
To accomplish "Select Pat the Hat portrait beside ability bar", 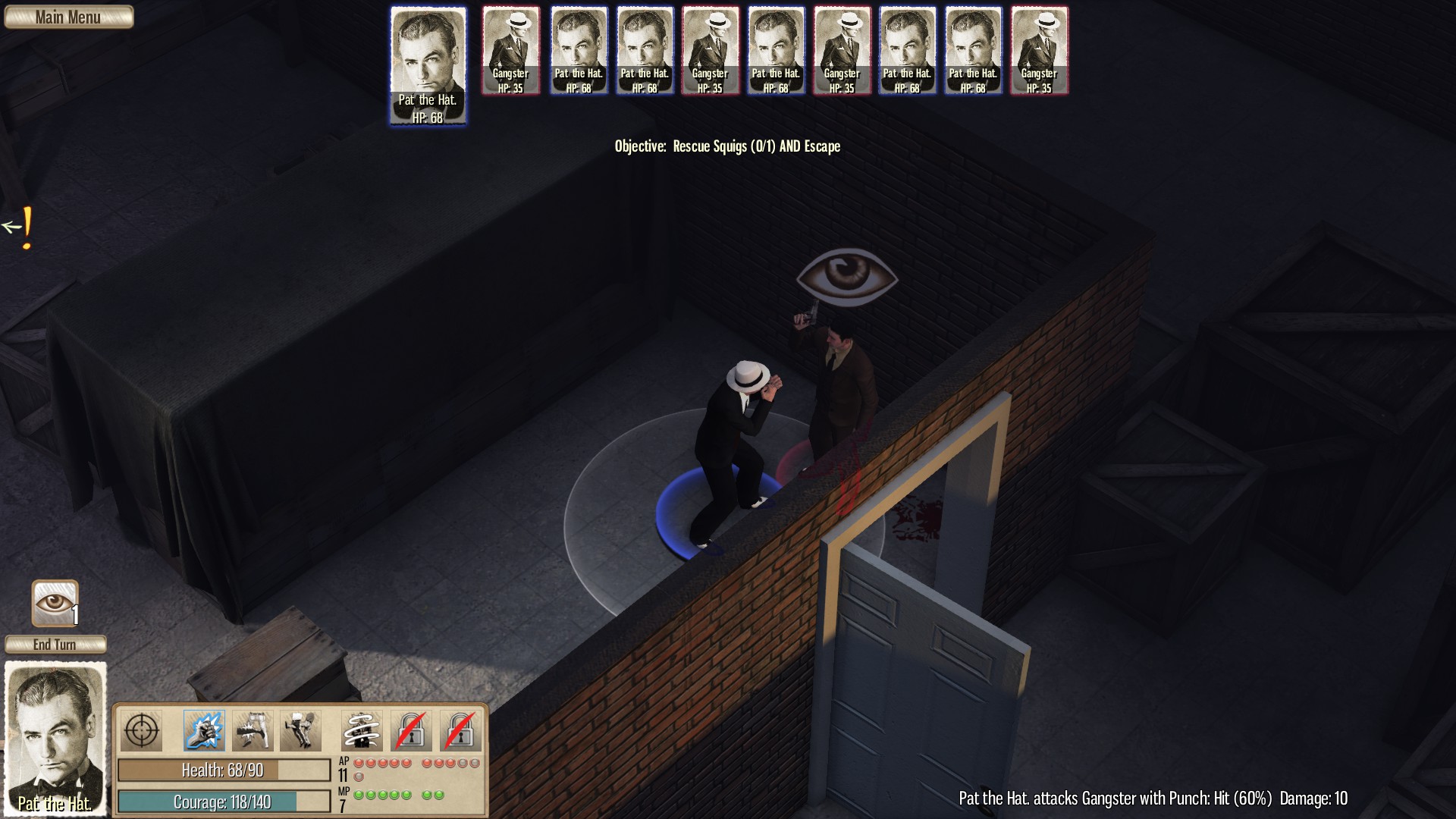I will (55, 738).
